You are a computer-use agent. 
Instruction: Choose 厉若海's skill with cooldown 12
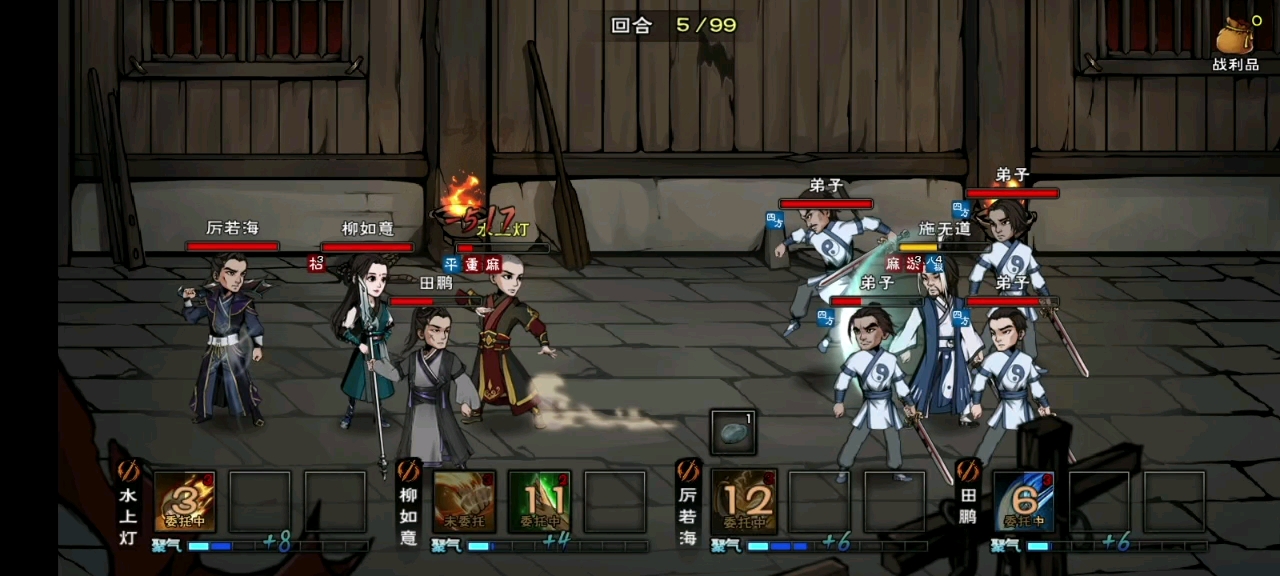click(x=743, y=502)
